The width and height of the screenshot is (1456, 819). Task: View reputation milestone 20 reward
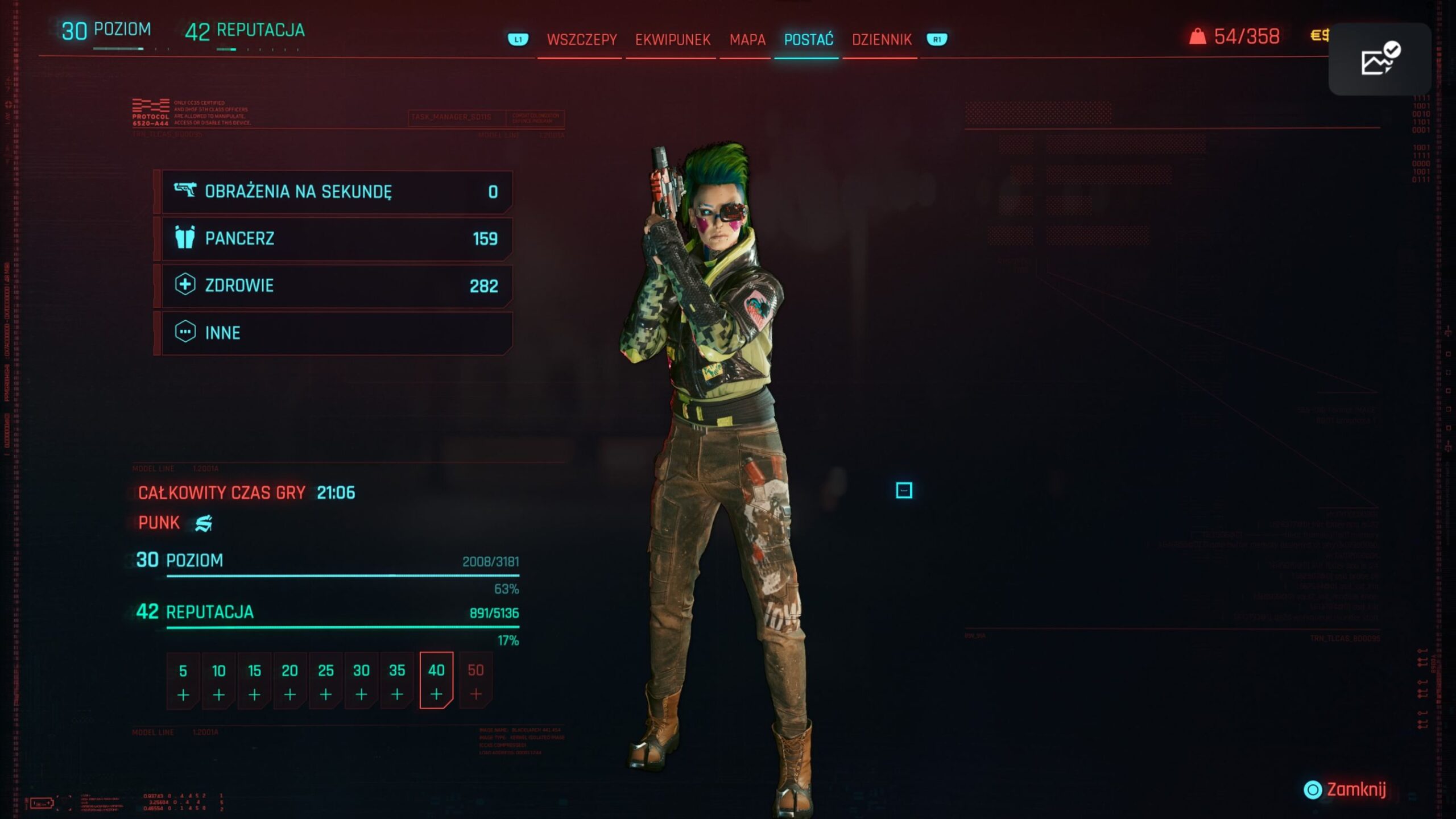pos(289,681)
